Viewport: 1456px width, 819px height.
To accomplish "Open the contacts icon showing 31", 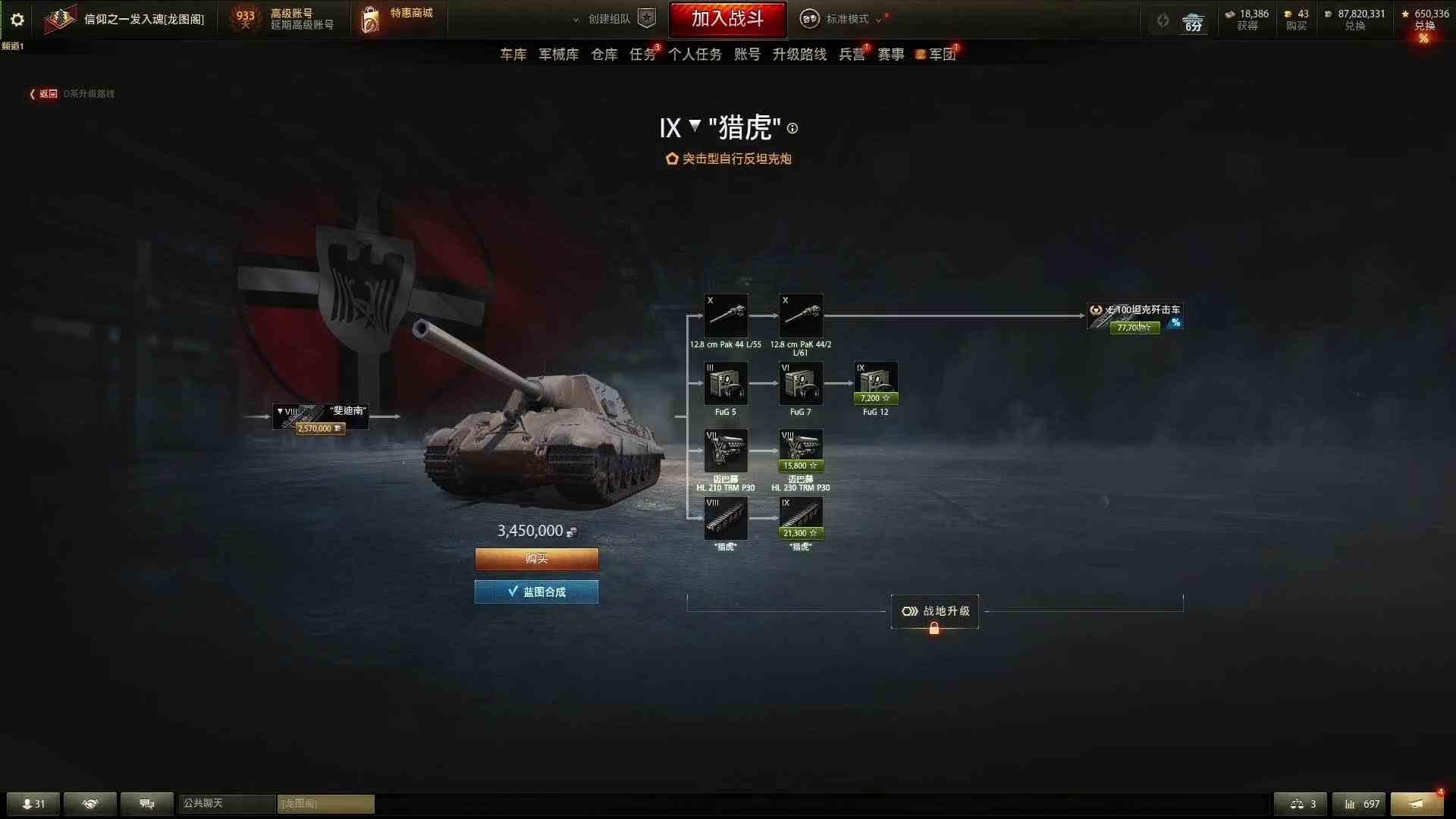I will point(32,804).
